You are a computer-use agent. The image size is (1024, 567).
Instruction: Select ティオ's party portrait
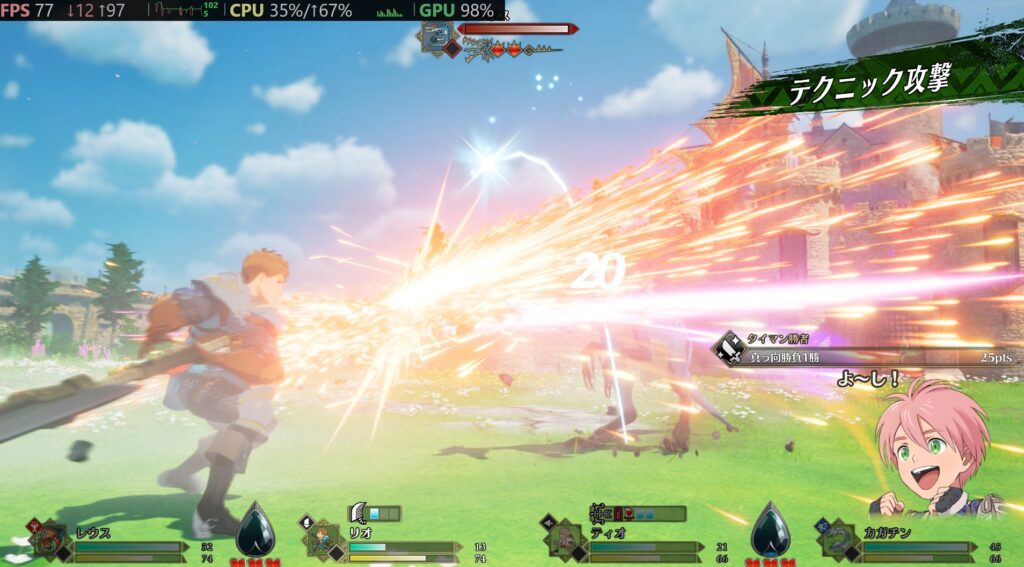coord(564,541)
